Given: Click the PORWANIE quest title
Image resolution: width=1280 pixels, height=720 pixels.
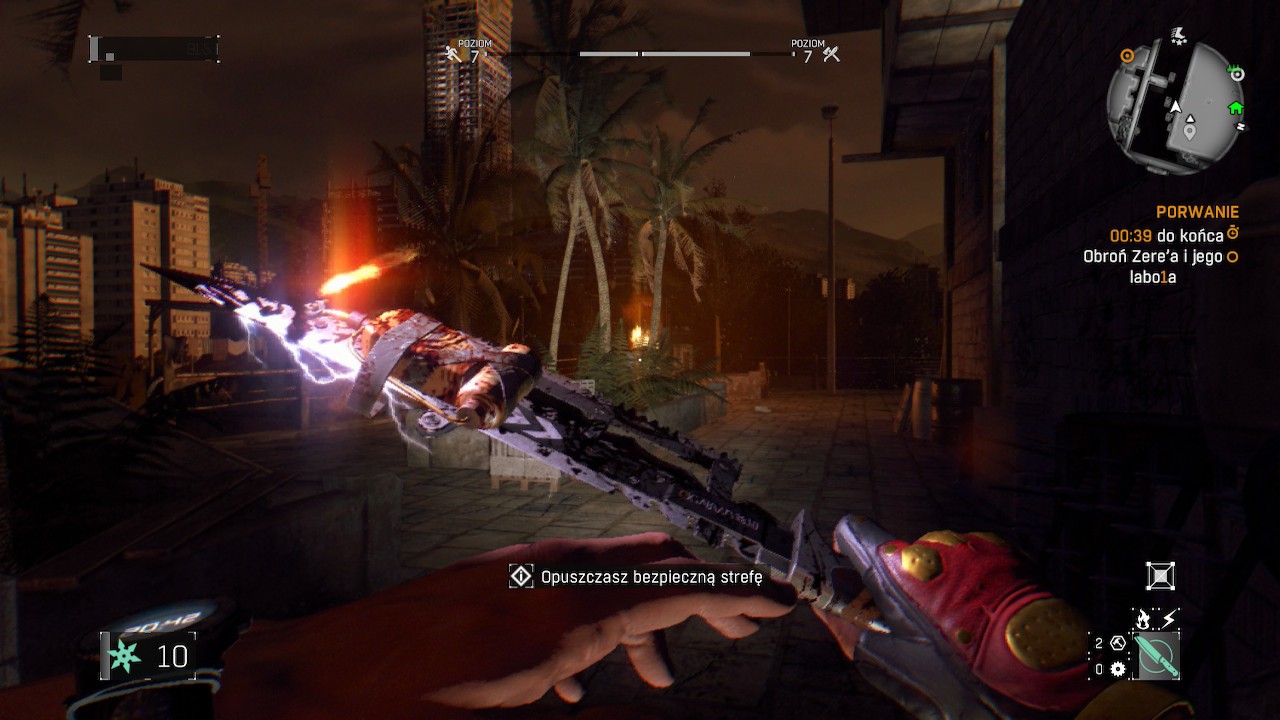Looking at the screenshot, I should click(1198, 212).
